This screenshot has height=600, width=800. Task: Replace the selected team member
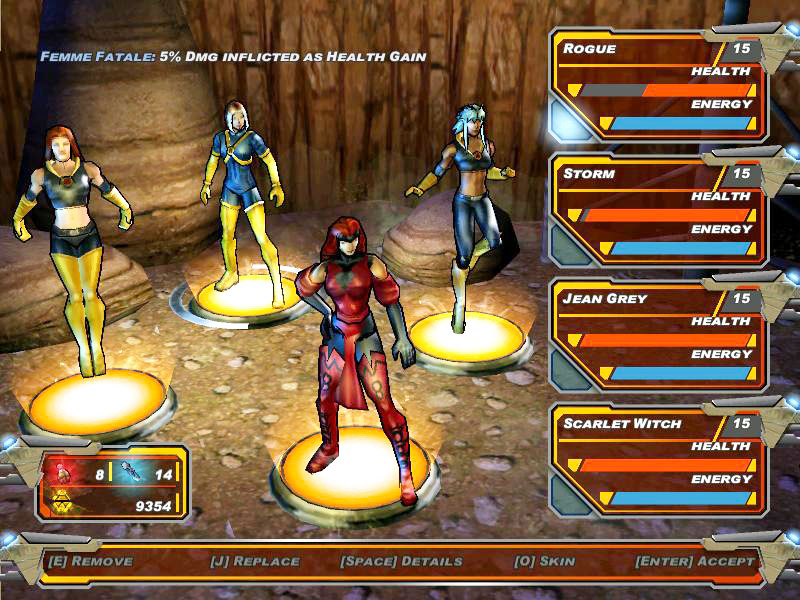[255, 561]
